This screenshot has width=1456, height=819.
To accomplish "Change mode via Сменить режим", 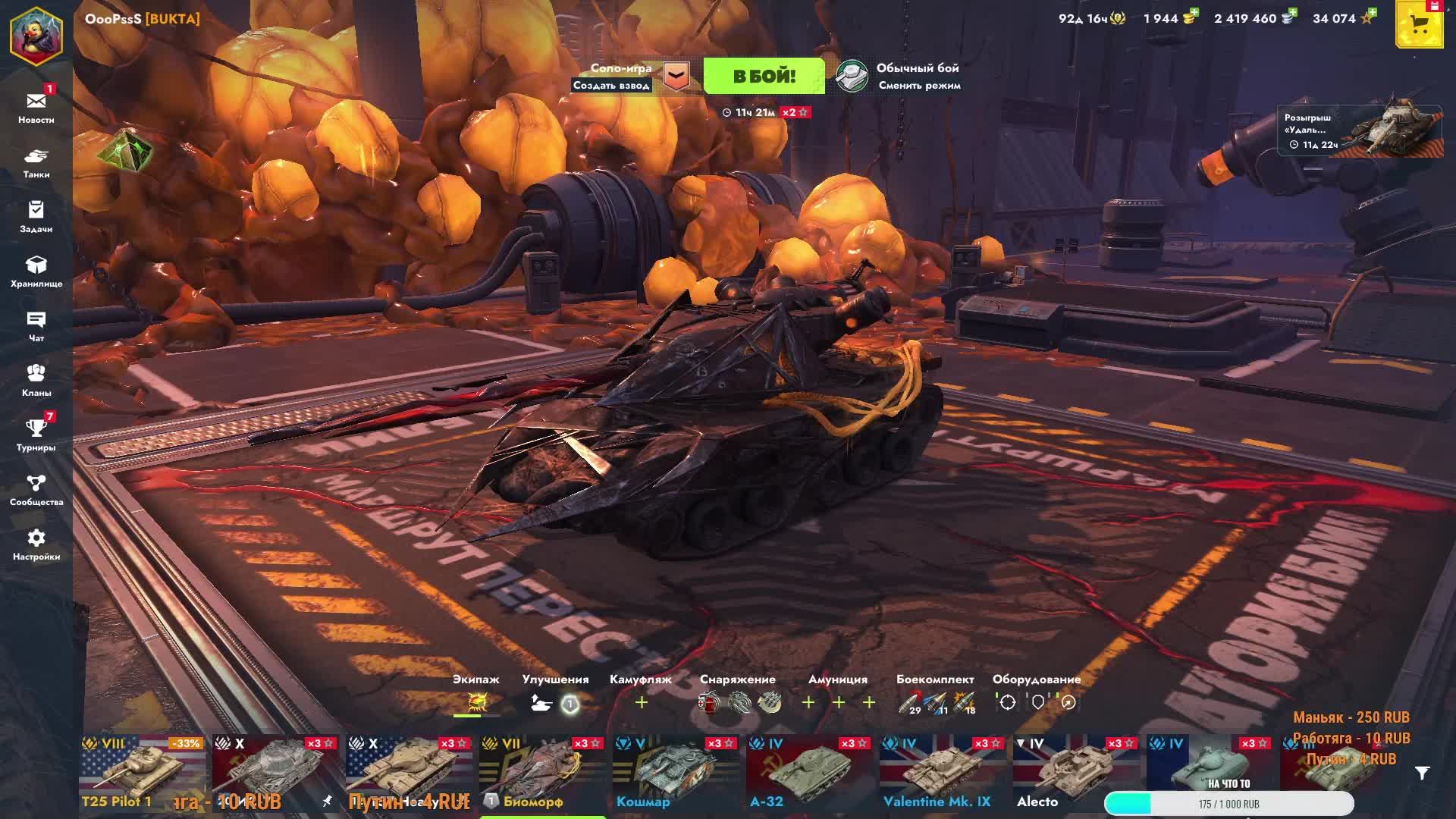I will pos(919,86).
